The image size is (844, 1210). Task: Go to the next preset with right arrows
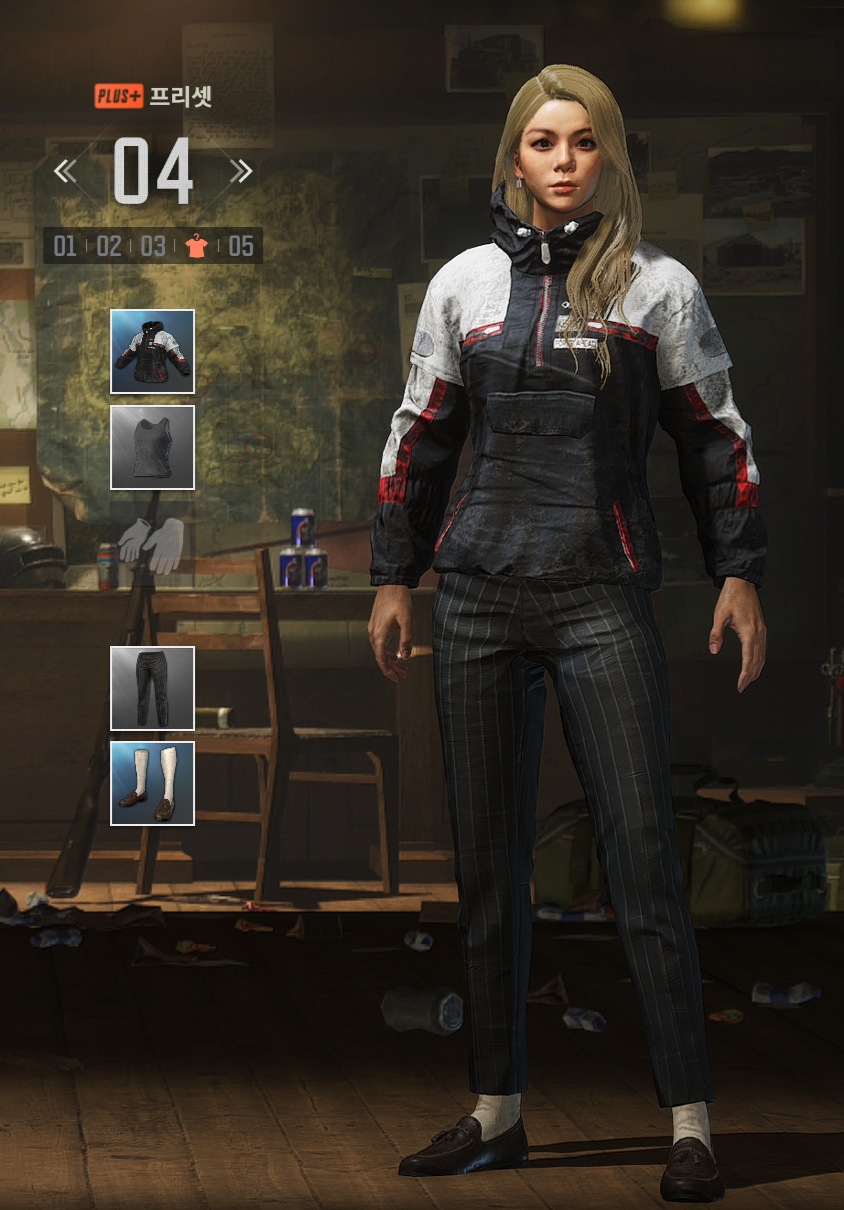pyautogui.click(x=240, y=172)
